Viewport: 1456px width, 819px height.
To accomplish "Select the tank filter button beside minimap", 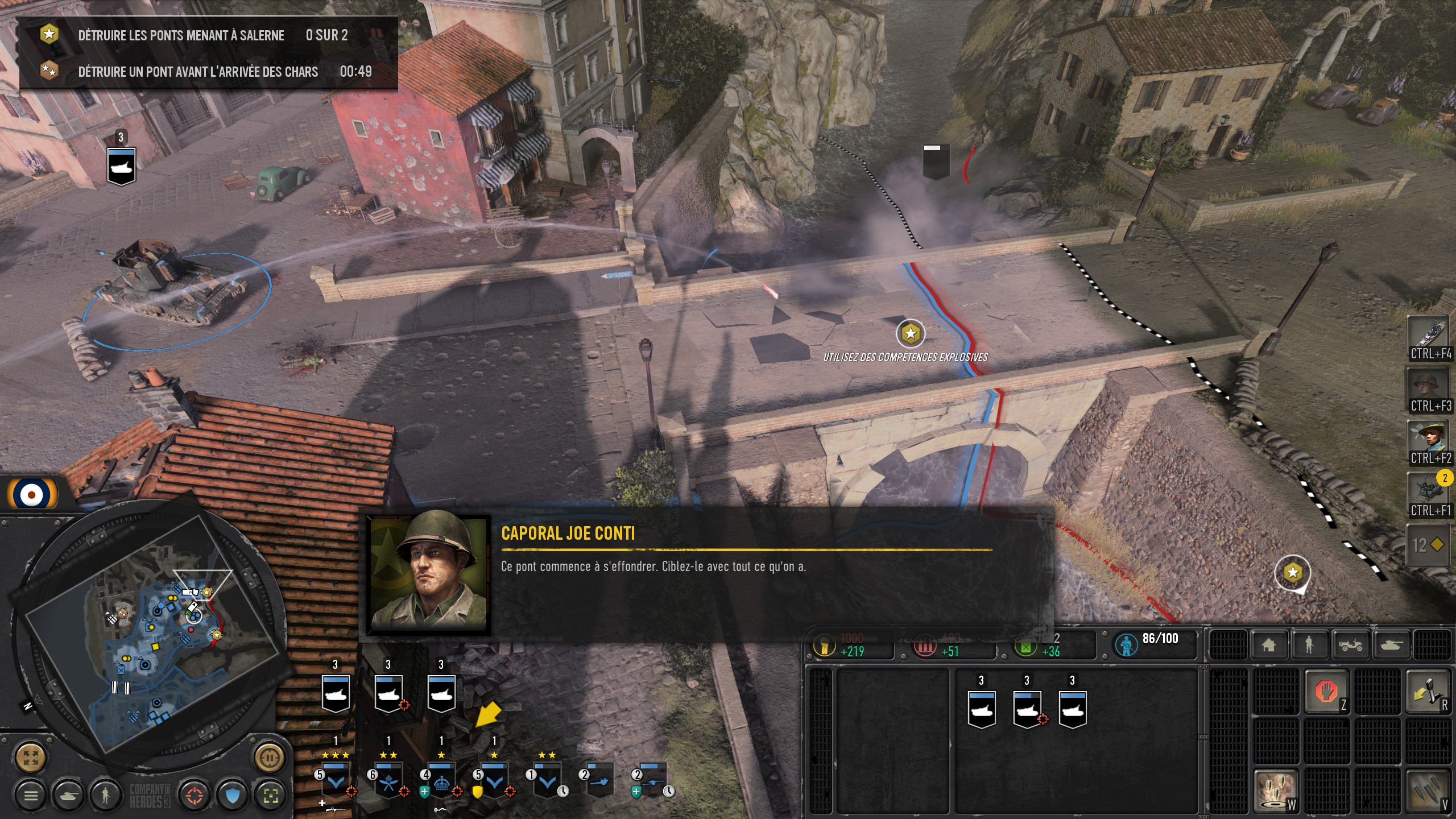I will point(68,795).
